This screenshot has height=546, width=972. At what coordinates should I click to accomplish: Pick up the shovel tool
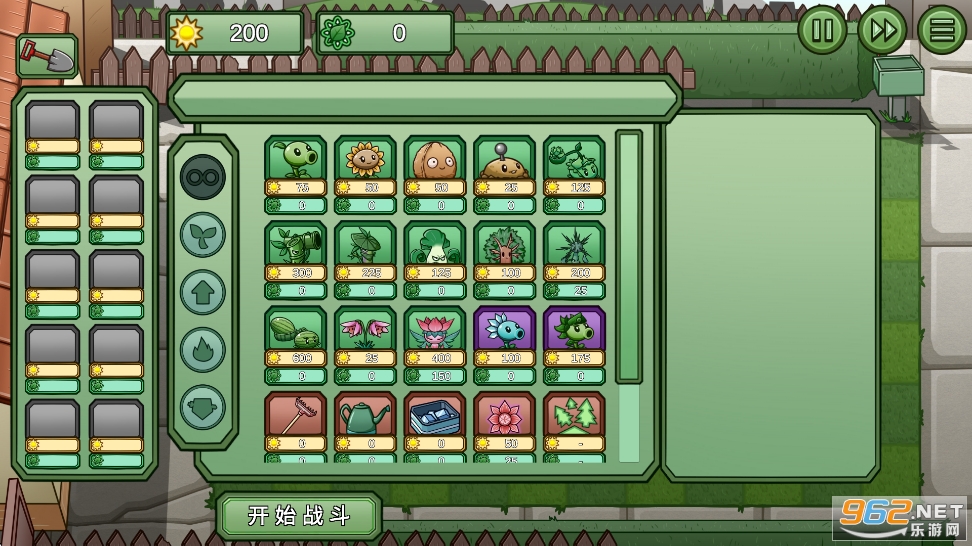47,57
